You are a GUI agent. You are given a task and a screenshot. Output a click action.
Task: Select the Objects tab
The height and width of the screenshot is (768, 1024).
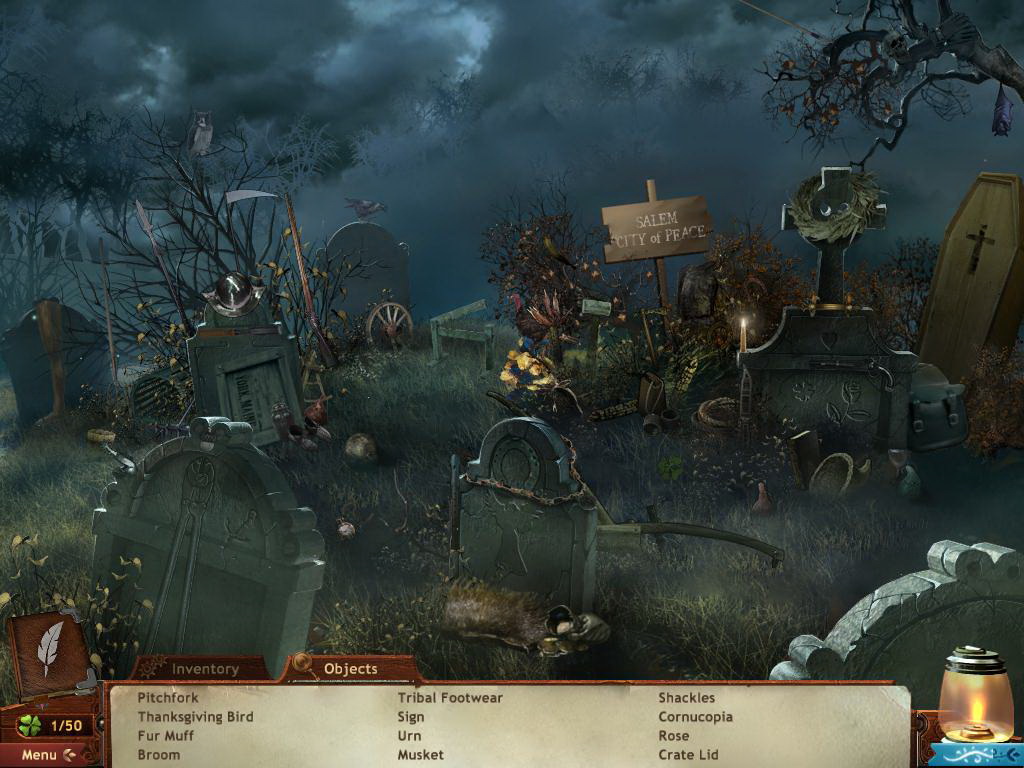click(350, 669)
